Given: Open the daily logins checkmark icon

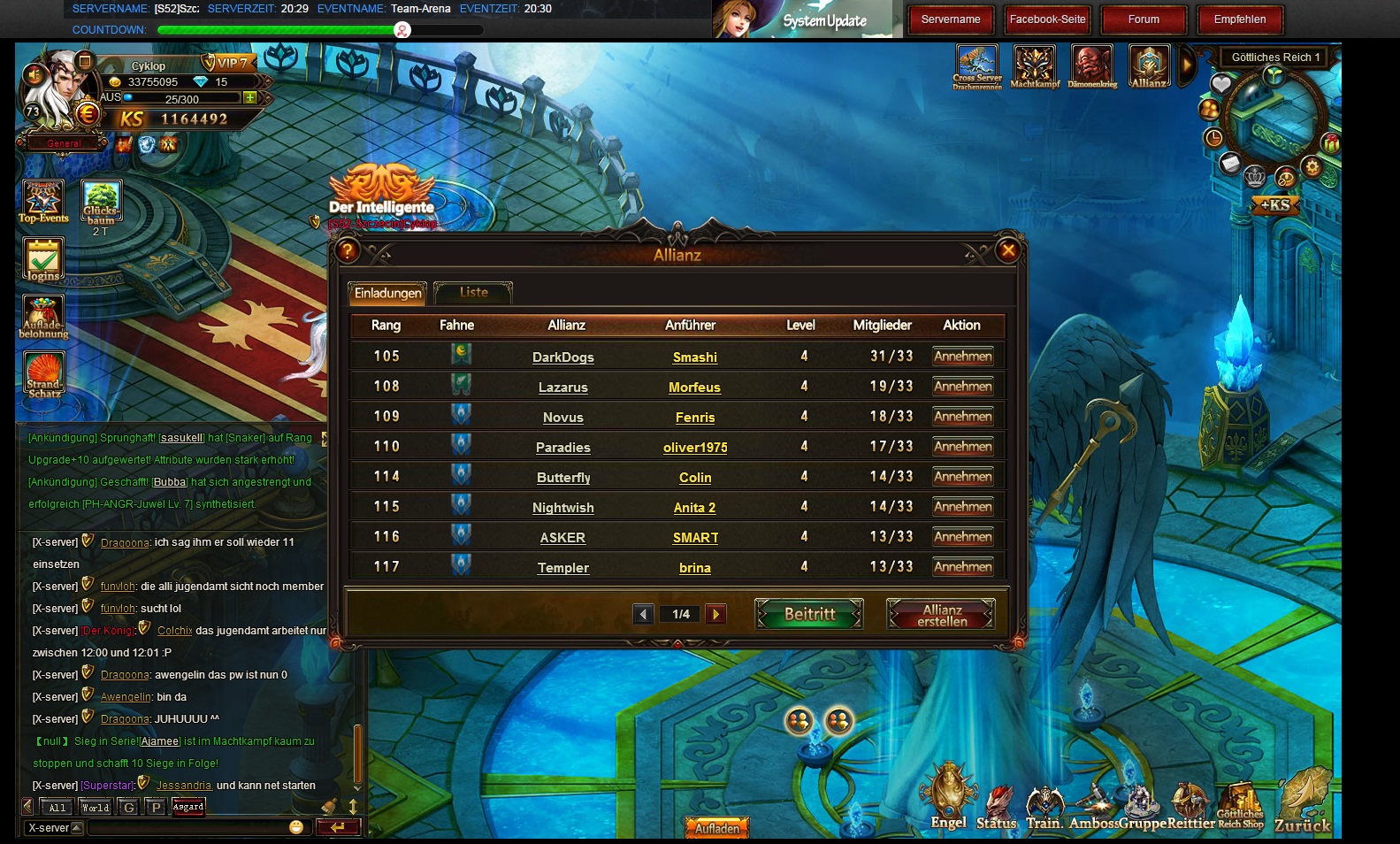Looking at the screenshot, I should tap(42, 261).
